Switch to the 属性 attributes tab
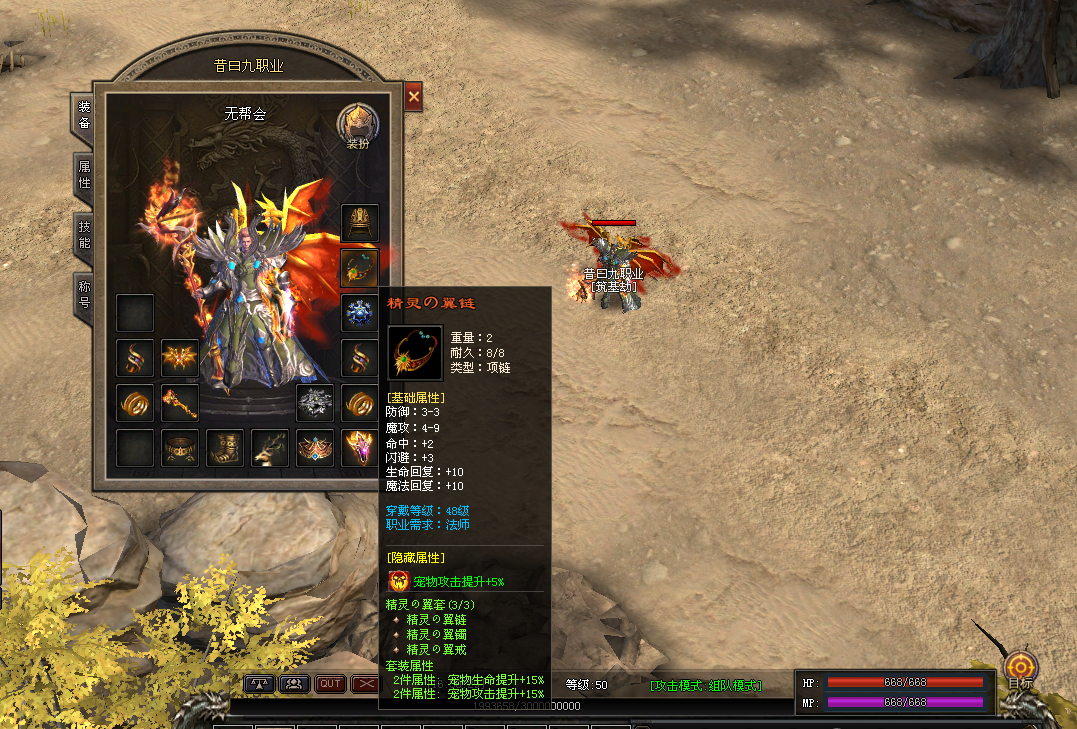Image resolution: width=1077 pixels, height=729 pixels. click(85, 176)
